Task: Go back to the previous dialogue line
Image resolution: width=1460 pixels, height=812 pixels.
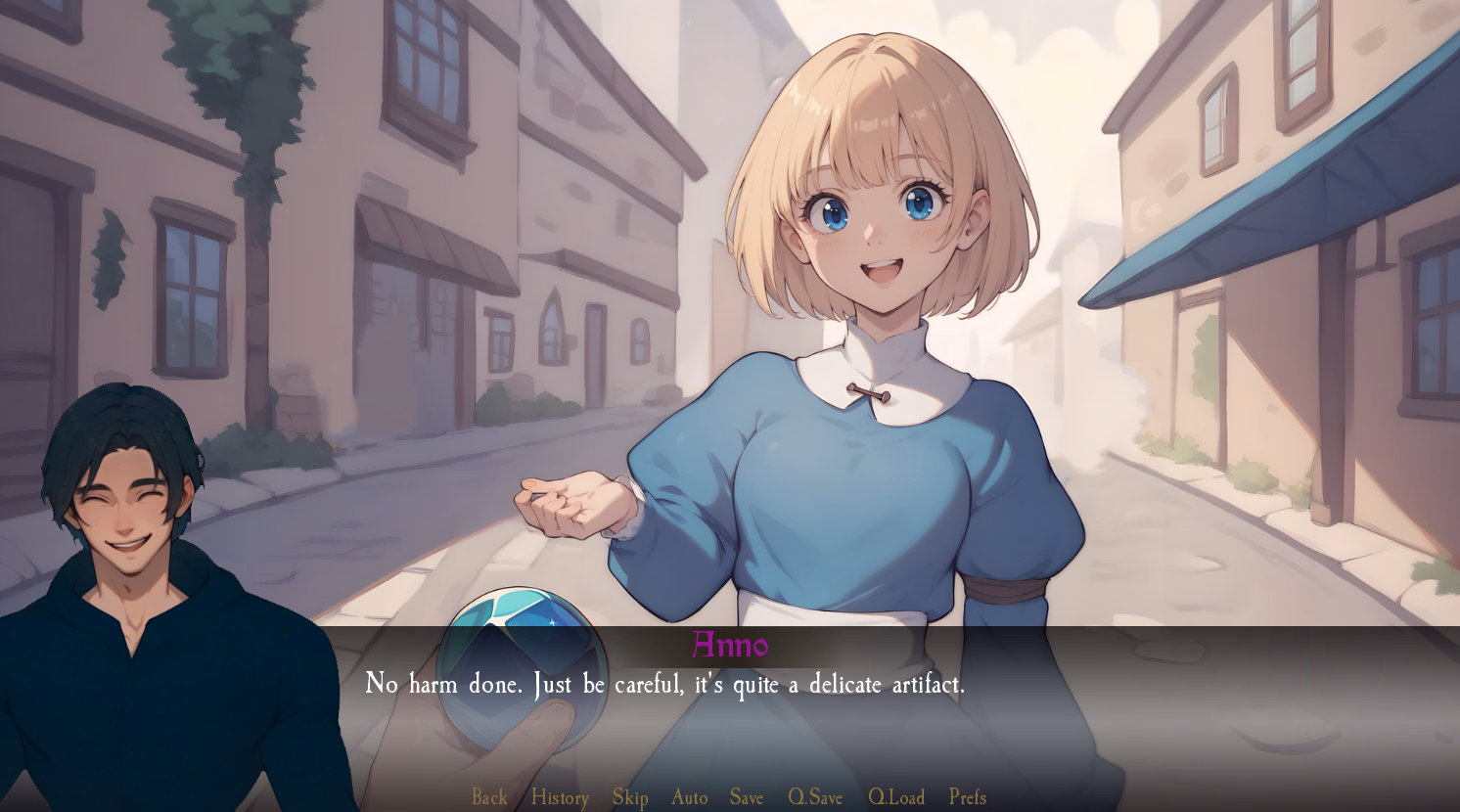Action: tap(489, 797)
